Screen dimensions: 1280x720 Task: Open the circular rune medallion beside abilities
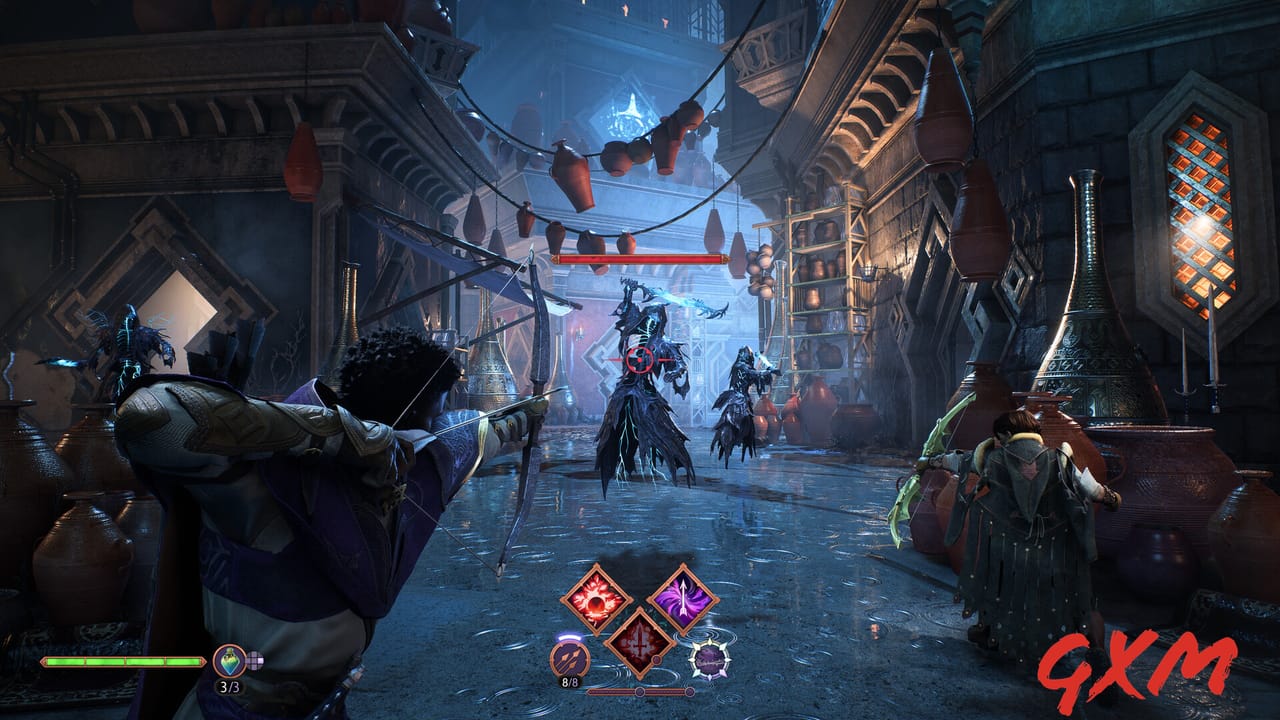click(709, 660)
